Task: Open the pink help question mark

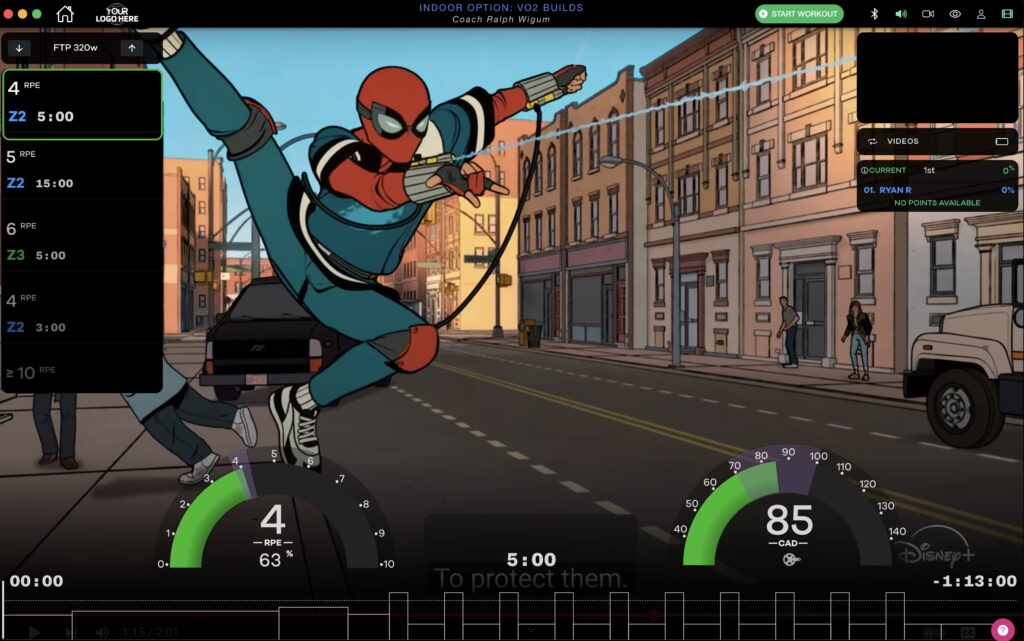Action: click(x=1002, y=629)
